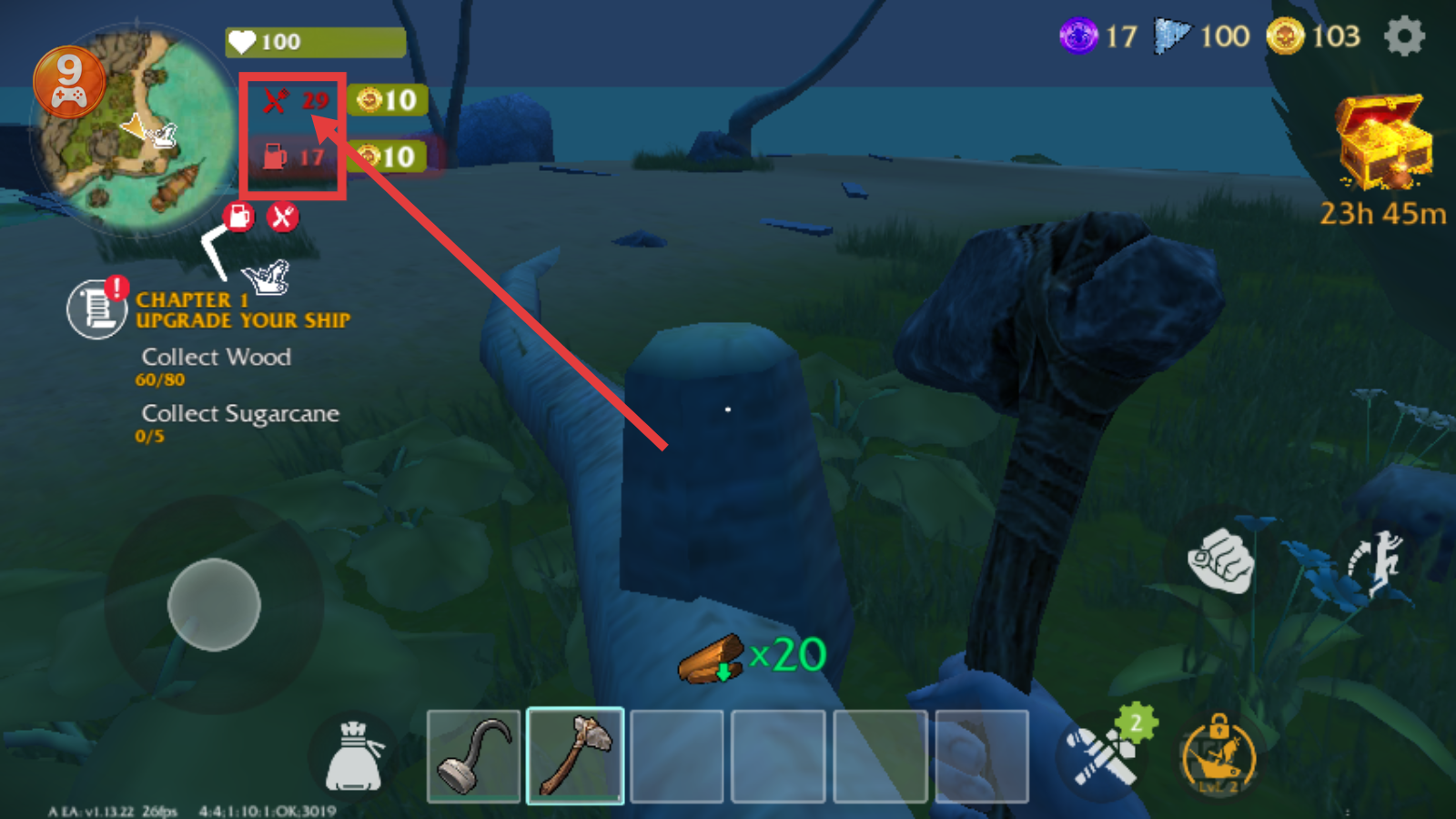Open the island minimap

pos(136,127)
